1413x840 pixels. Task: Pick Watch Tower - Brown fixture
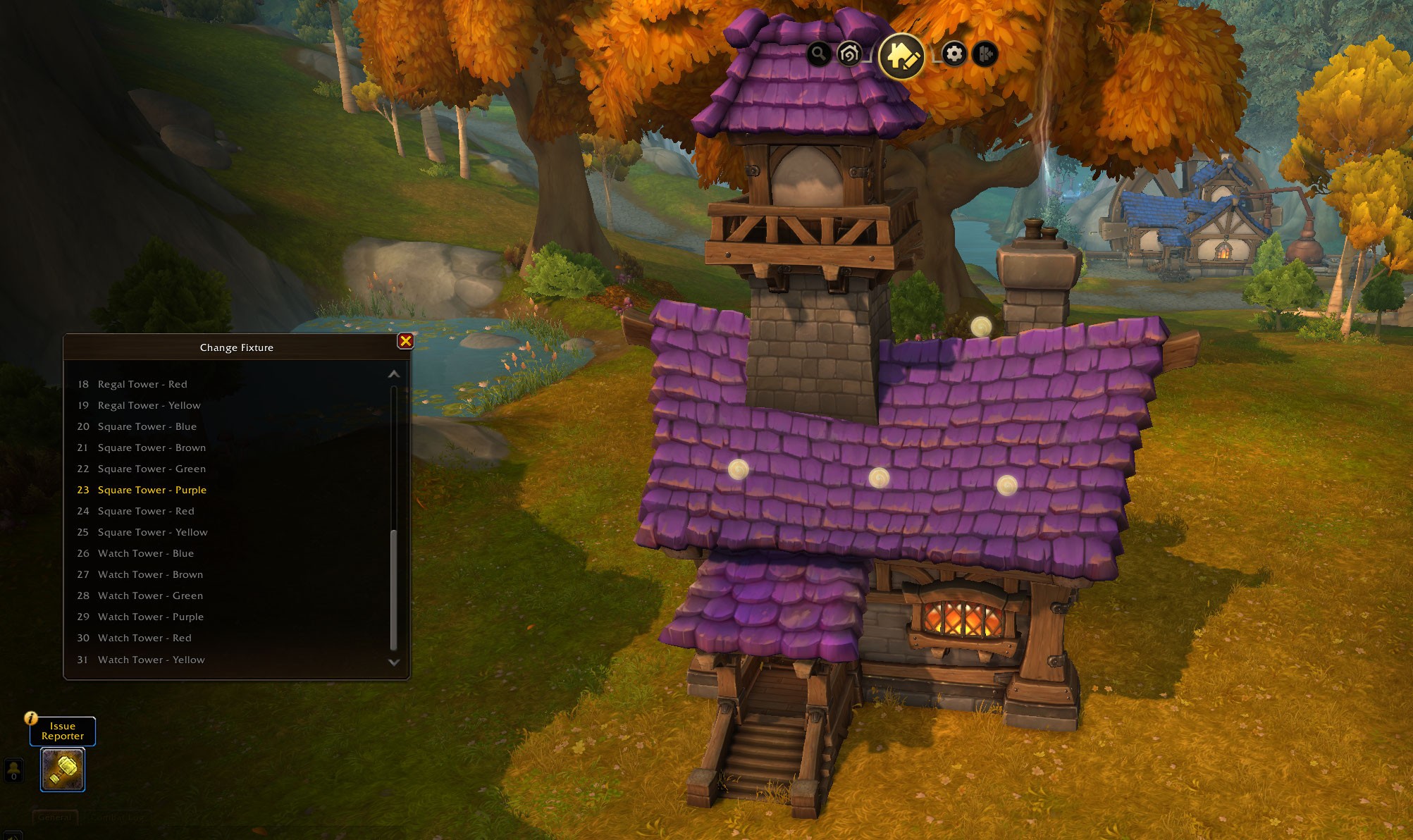(150, 574)
